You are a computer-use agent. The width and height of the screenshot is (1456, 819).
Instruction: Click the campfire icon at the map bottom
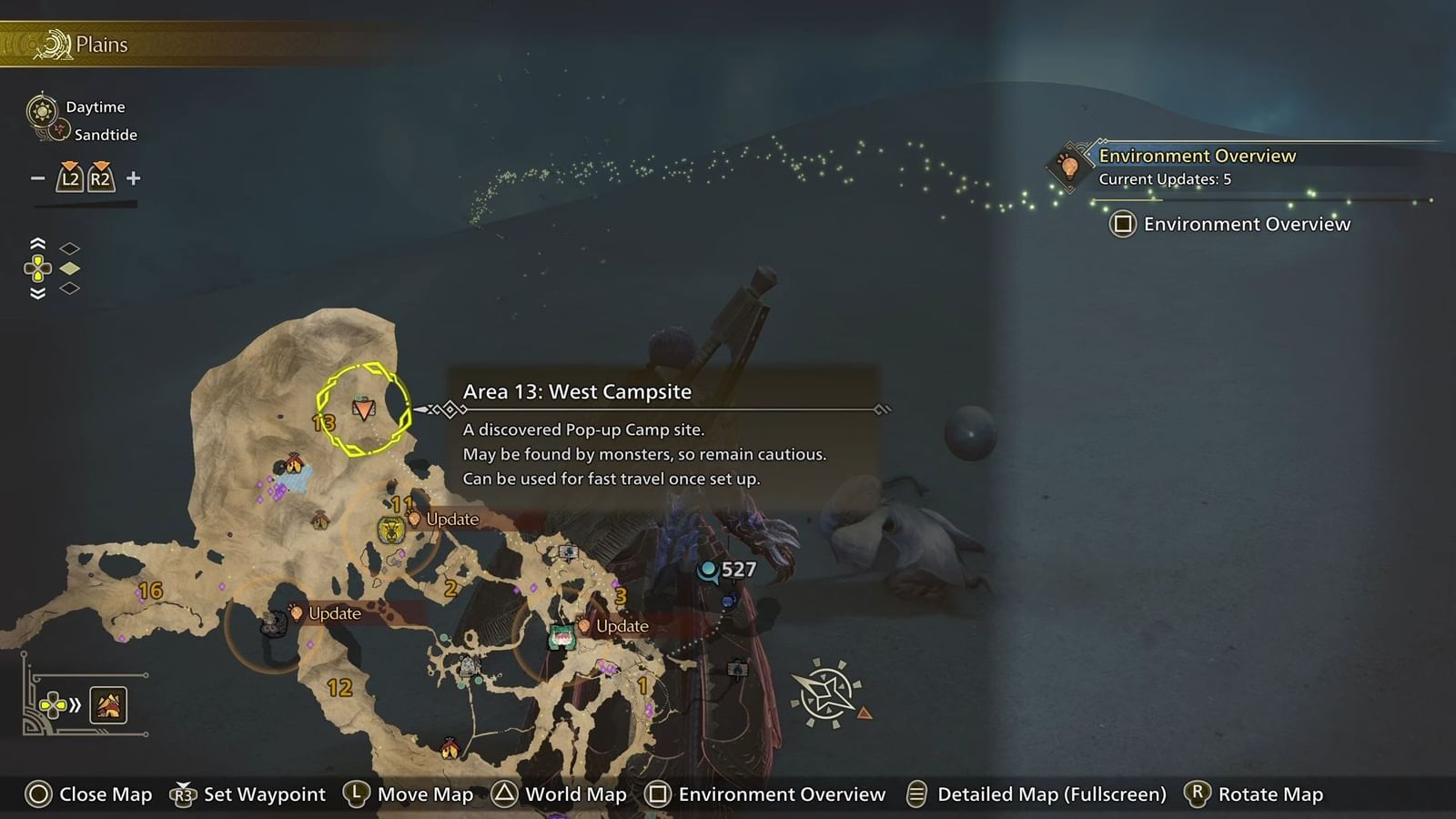452,749
